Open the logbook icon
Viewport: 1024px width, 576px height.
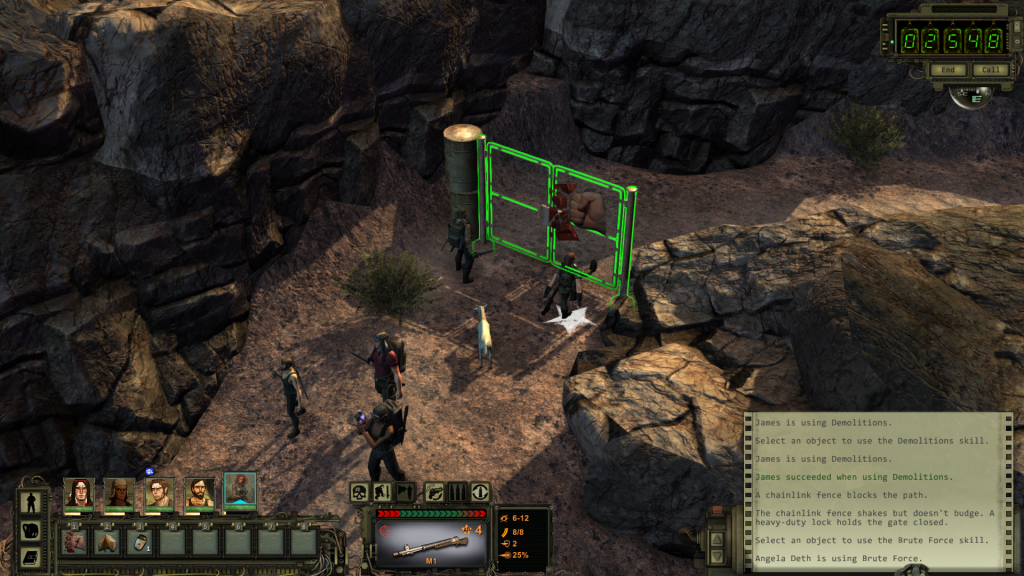pyautogui.click(x=30, y=556)
